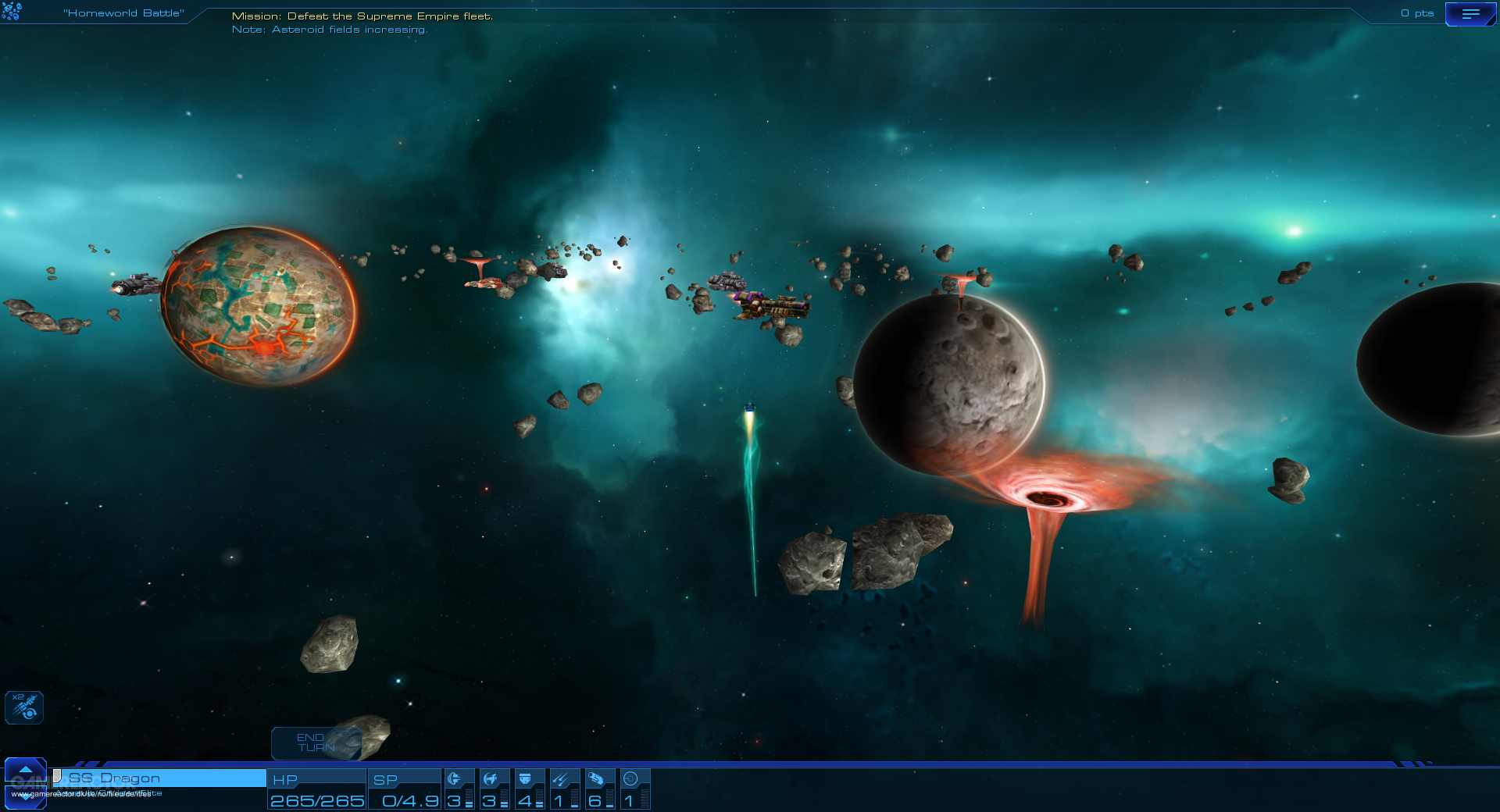Switch SS Dragon ship selection highlight
The width and height of the screenshot is (1500, 812).
[x=156, y=778]
